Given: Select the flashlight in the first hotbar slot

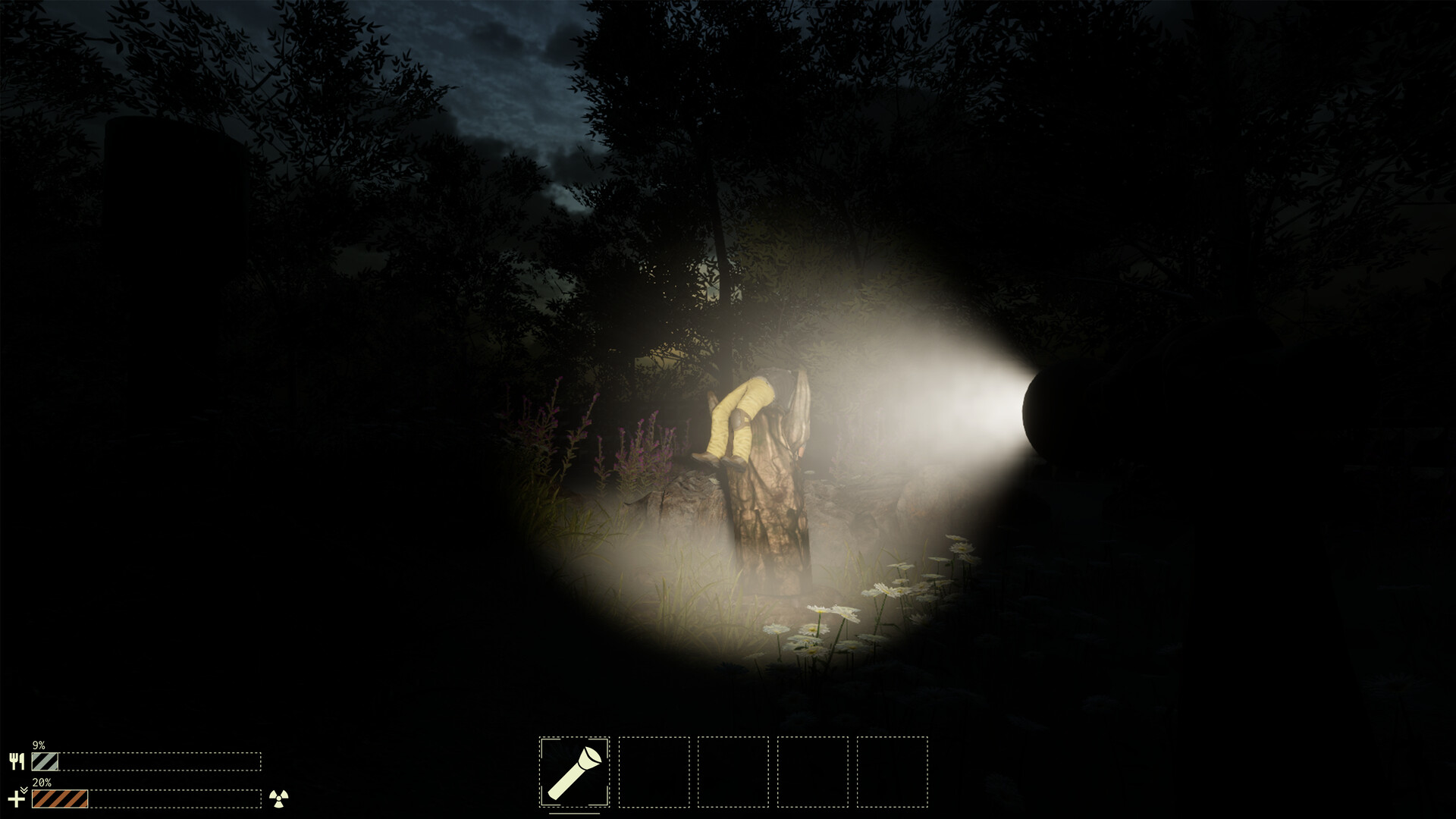Looking at the screenshot, I should pyautogui.click(x=574, y=771).
